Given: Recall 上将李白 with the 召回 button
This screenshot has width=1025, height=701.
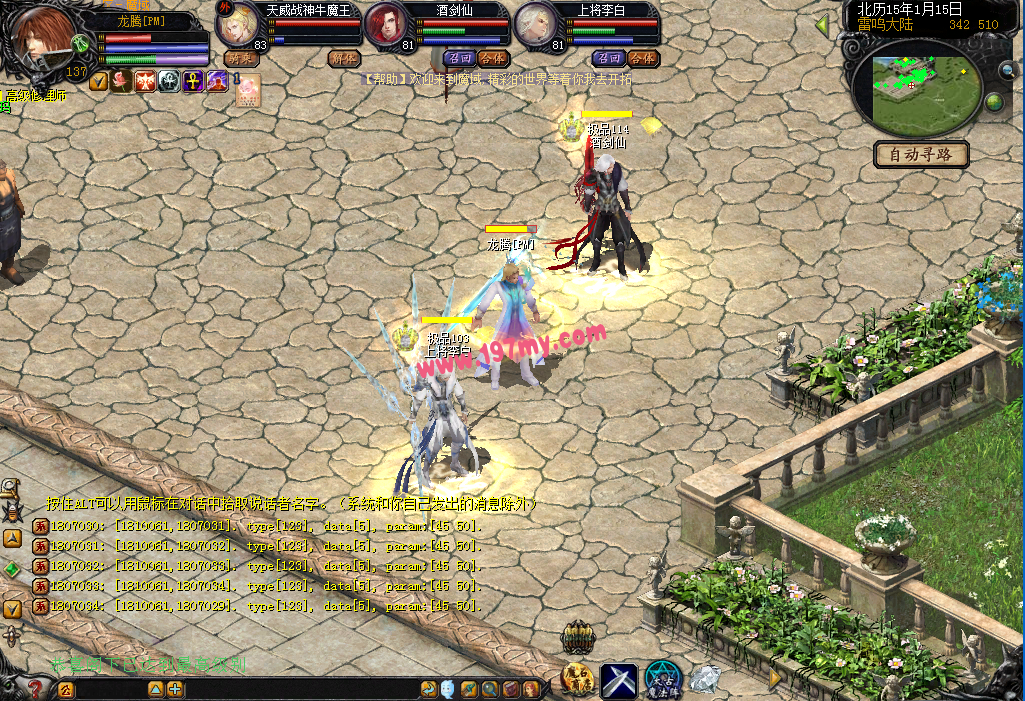Looking at the screenshot, I should [608, 59].
